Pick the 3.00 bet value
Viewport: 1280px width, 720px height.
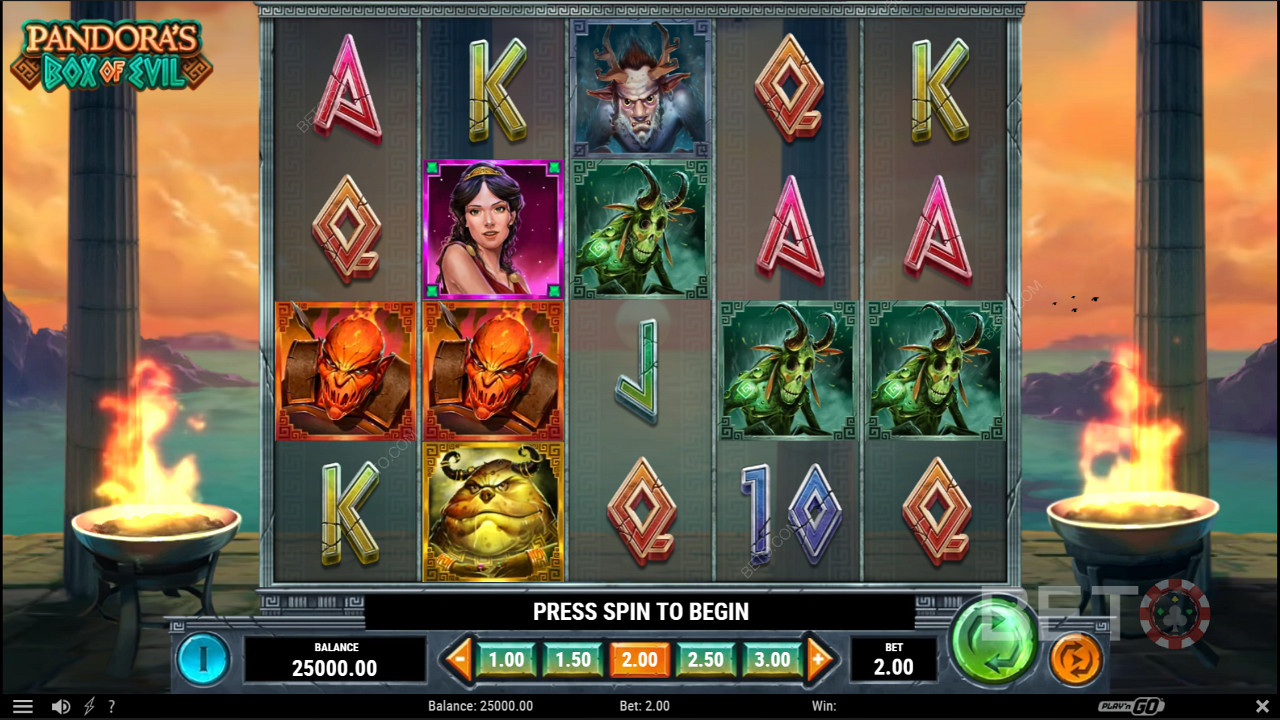pos(772,660)
